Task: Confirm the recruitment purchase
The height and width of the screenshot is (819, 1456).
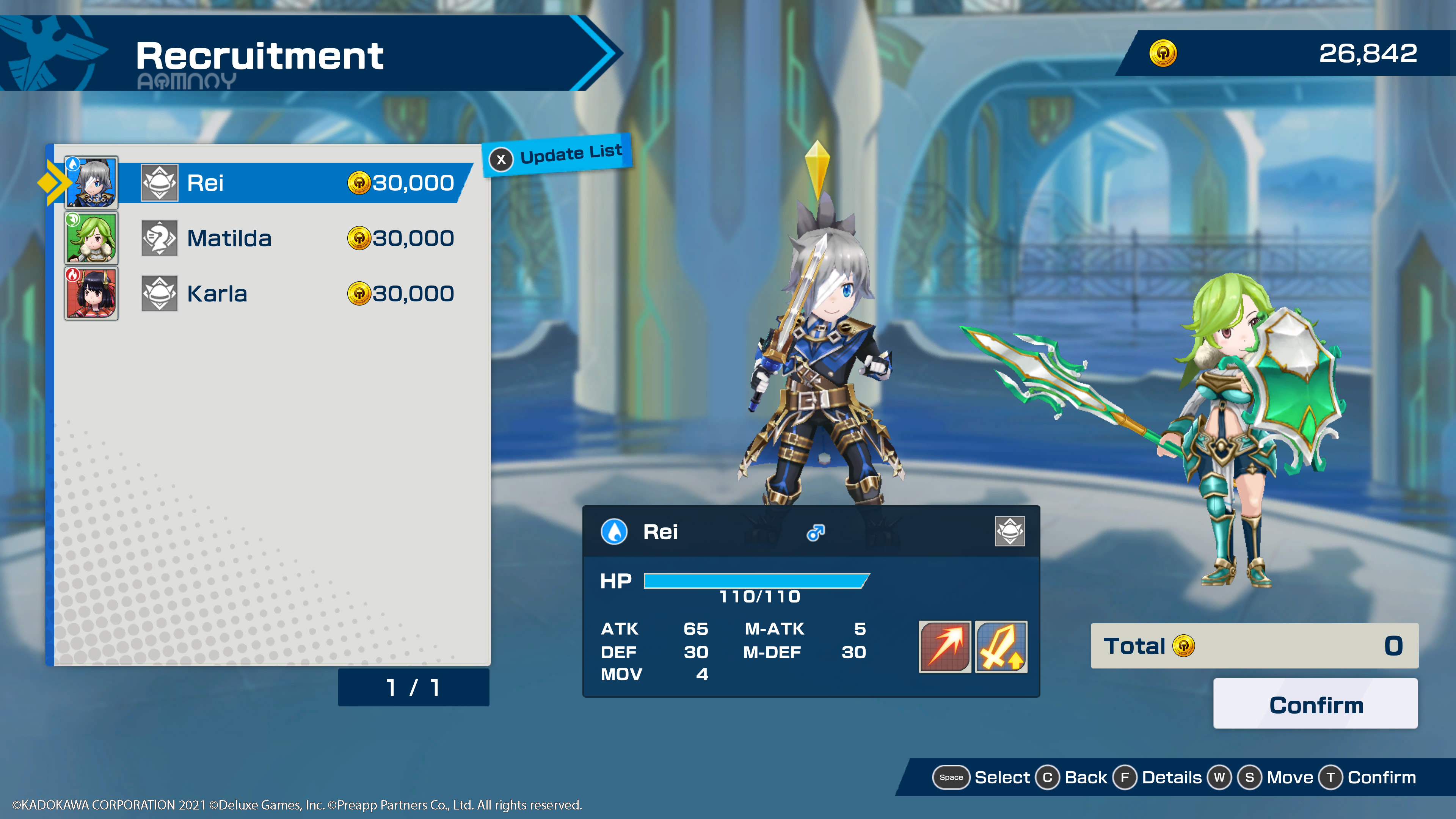Action: coord(1315,704)
